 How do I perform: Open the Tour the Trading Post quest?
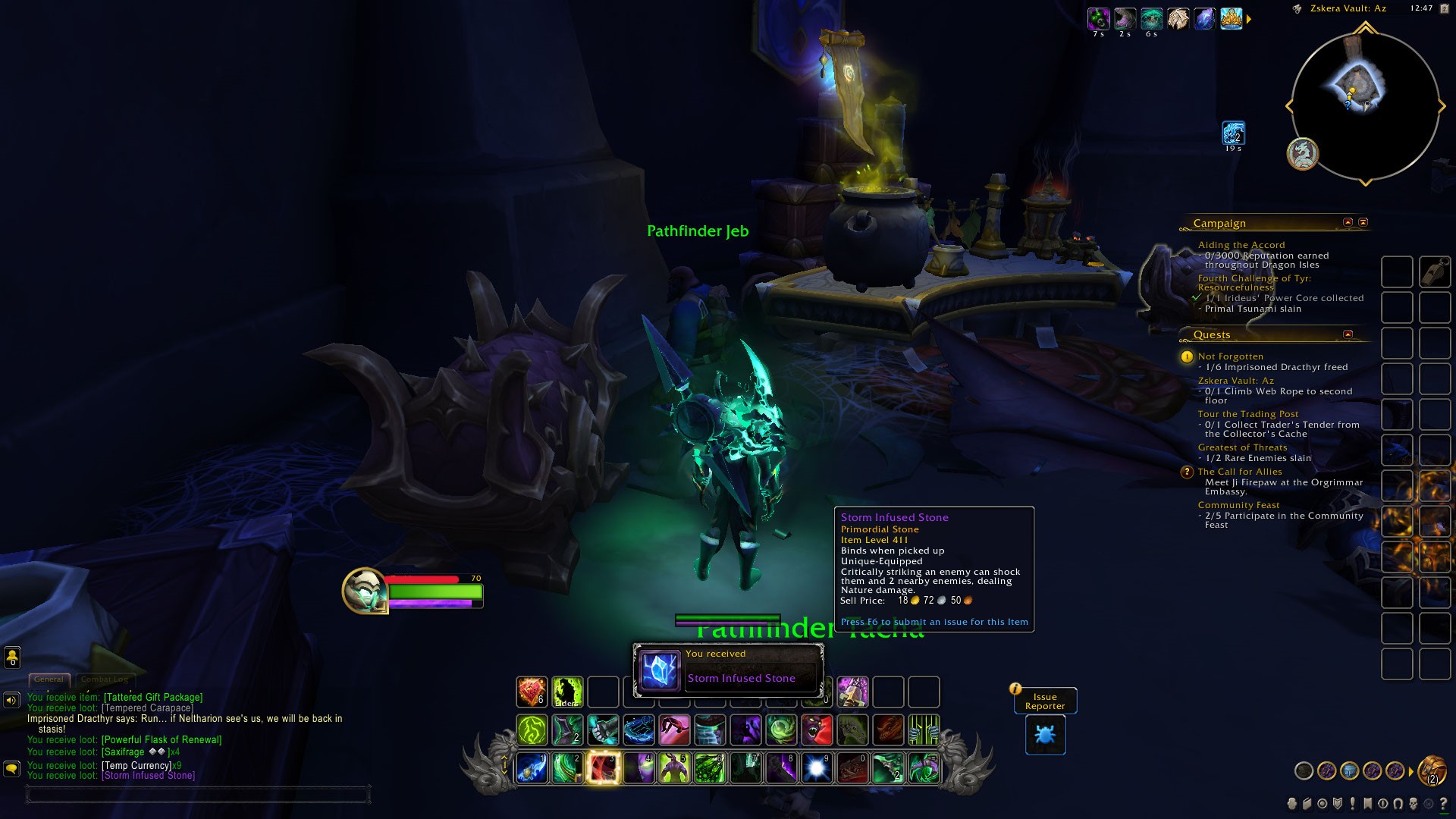coord(1247,414)
